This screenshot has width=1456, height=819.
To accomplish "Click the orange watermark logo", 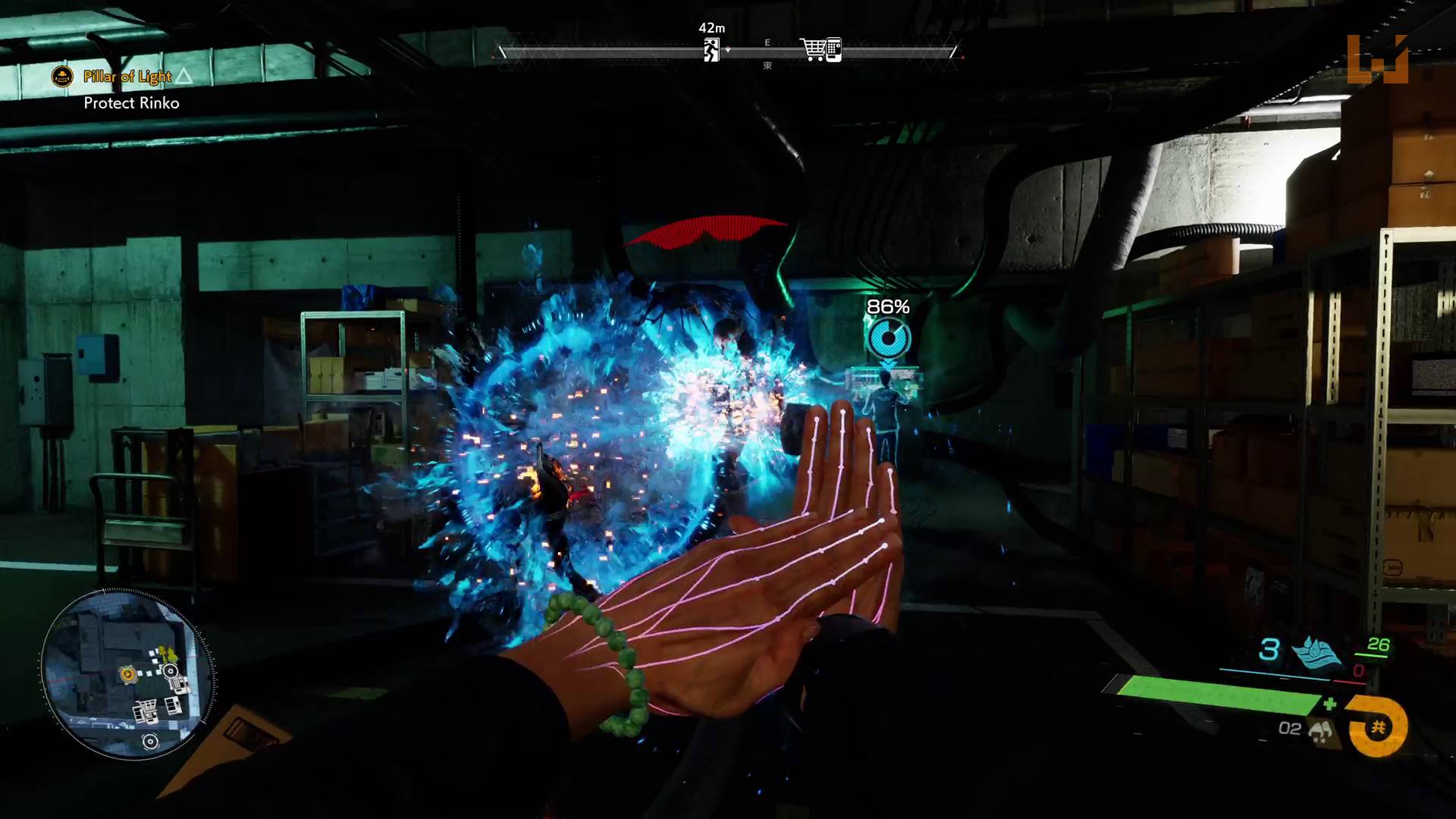I will tap(1378, 60).
